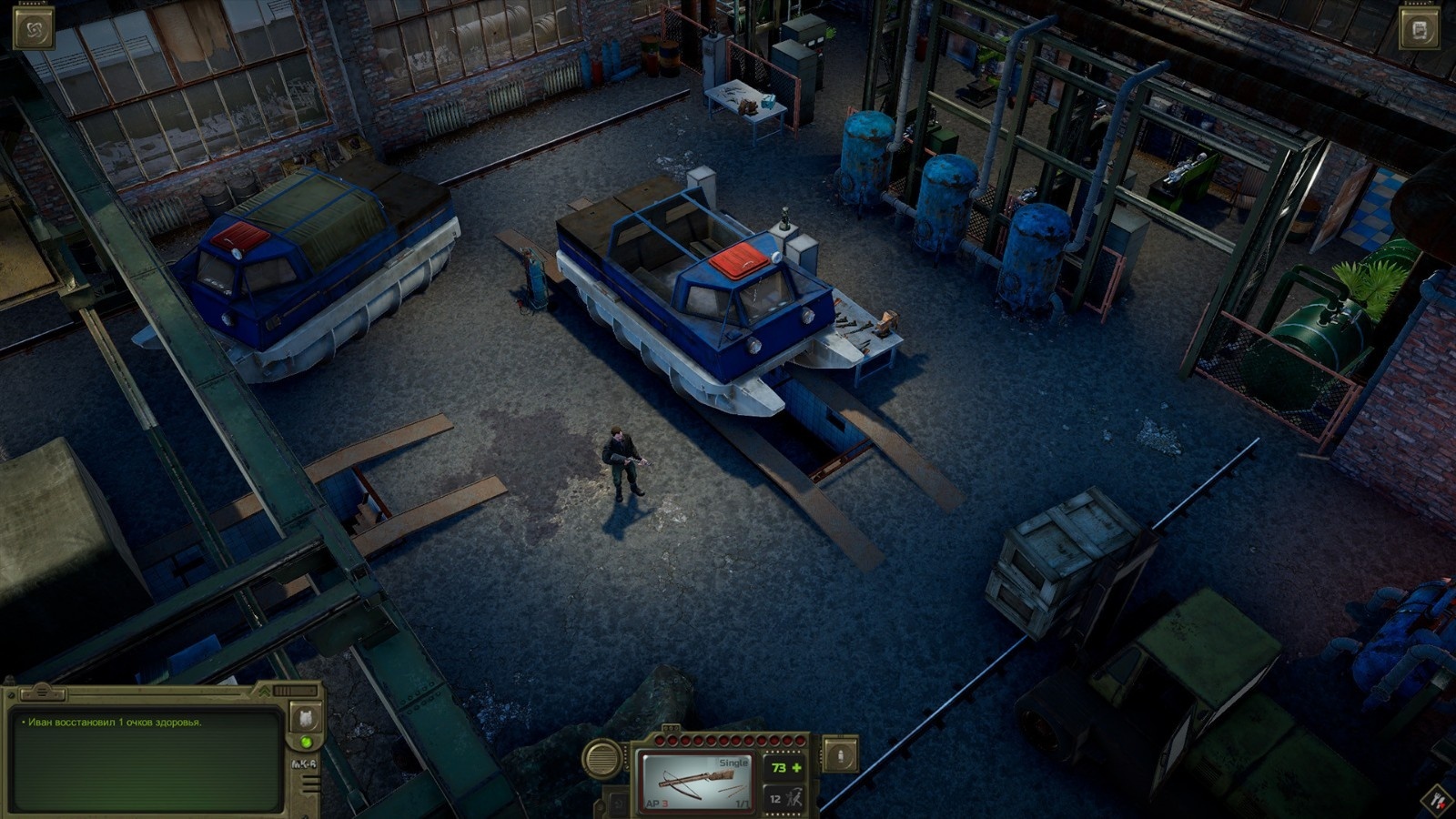1456x819 pixels.
Task: Open the journal icon in top-right corner
Action: click(x=1419, y=30)
